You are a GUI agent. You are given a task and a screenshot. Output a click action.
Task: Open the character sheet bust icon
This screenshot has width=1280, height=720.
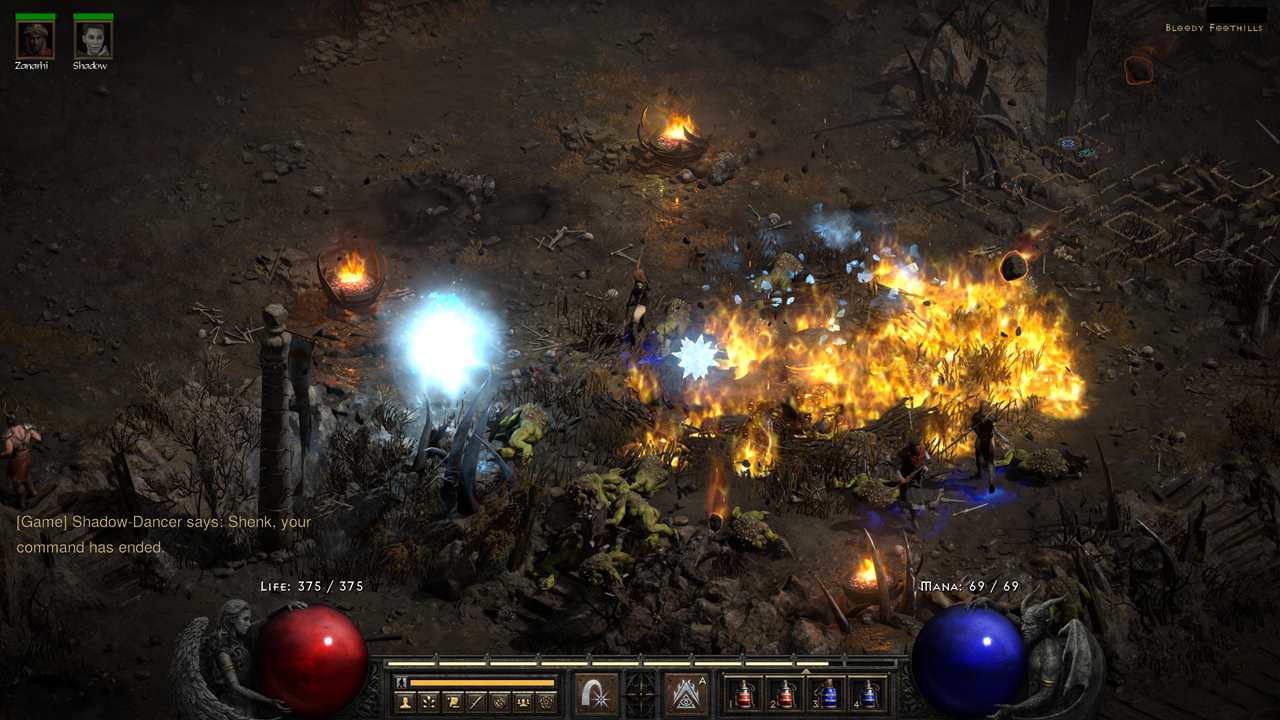point(405,702)
